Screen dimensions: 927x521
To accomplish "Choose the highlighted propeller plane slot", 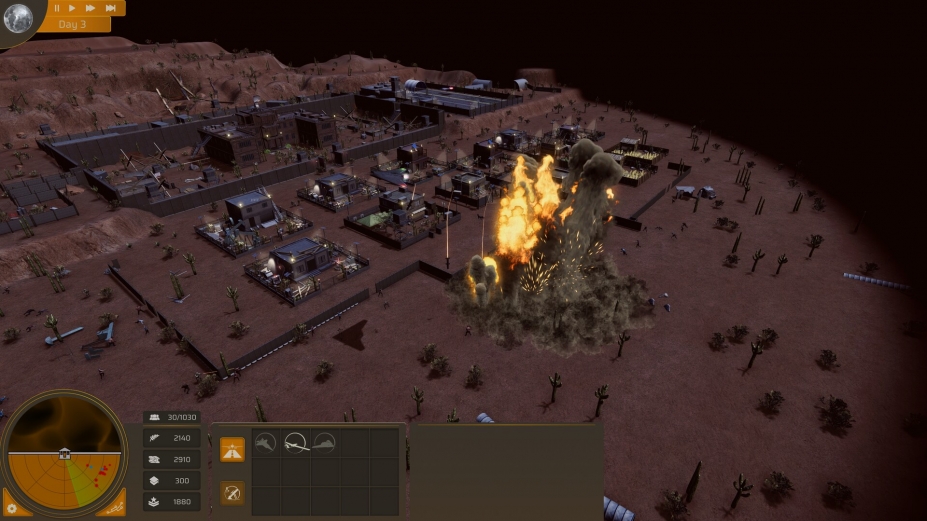I will (295, 442).
